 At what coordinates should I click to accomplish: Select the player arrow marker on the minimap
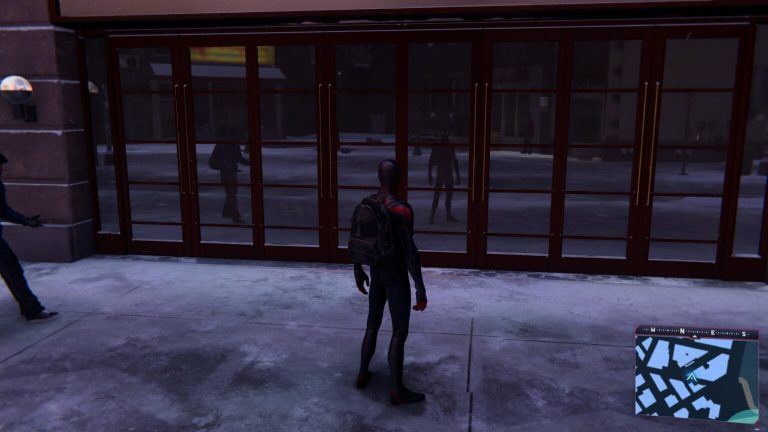coord(693,376)
